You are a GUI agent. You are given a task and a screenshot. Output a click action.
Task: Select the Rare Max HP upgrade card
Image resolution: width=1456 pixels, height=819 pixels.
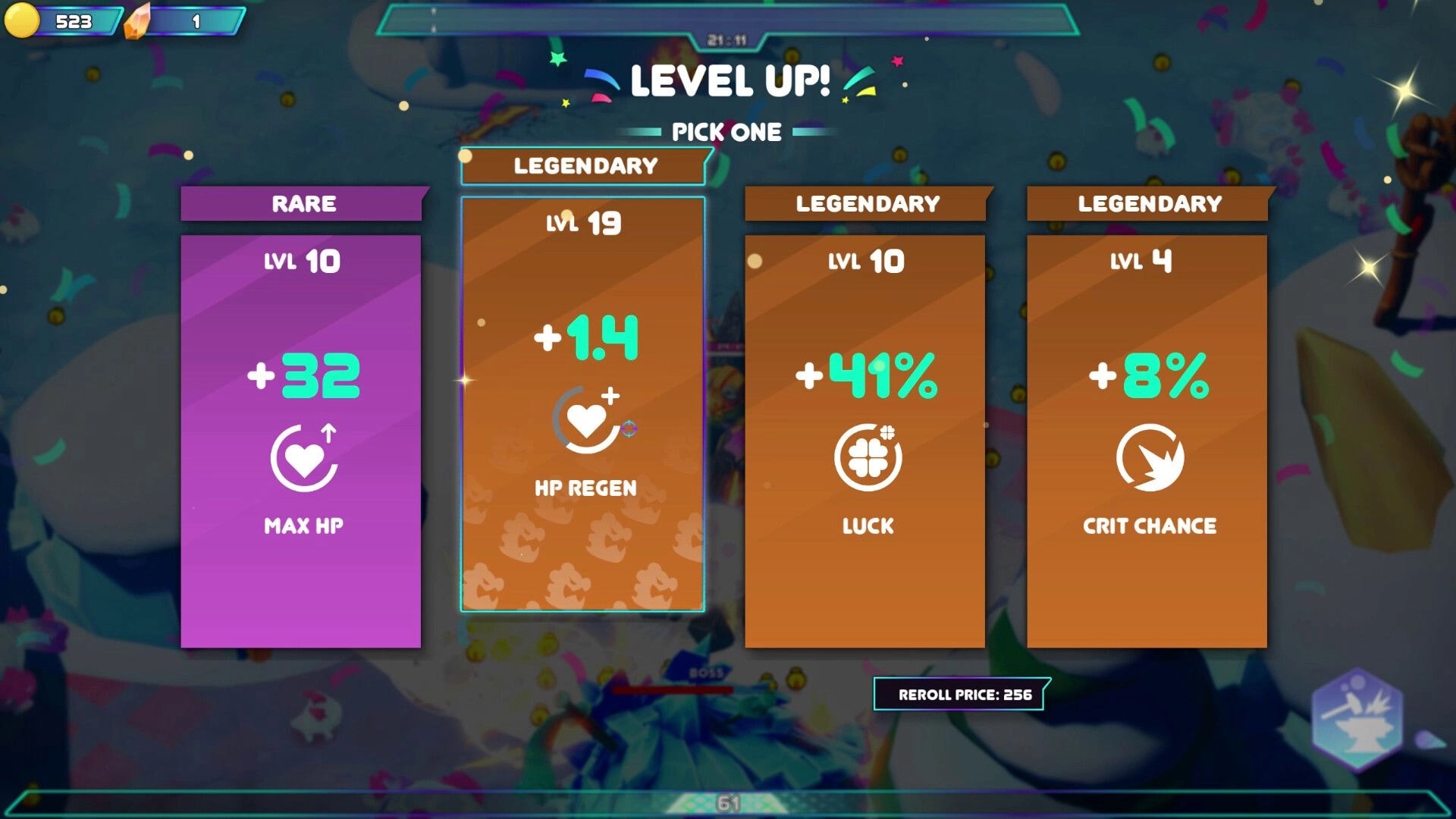pos(300,440)
